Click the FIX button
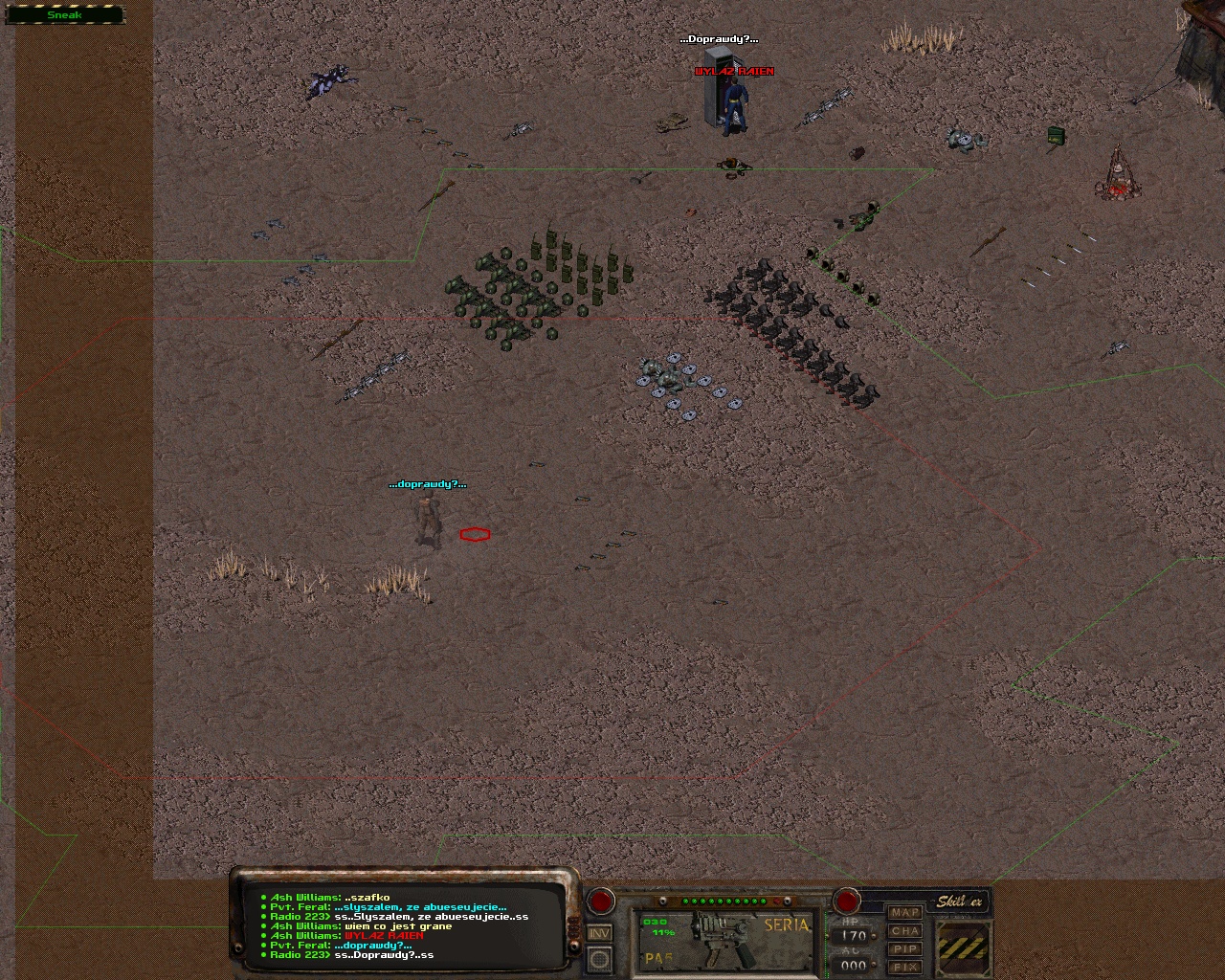Image resolution: width=1225 pixels, height=980 pixels. tap(904, 968)
